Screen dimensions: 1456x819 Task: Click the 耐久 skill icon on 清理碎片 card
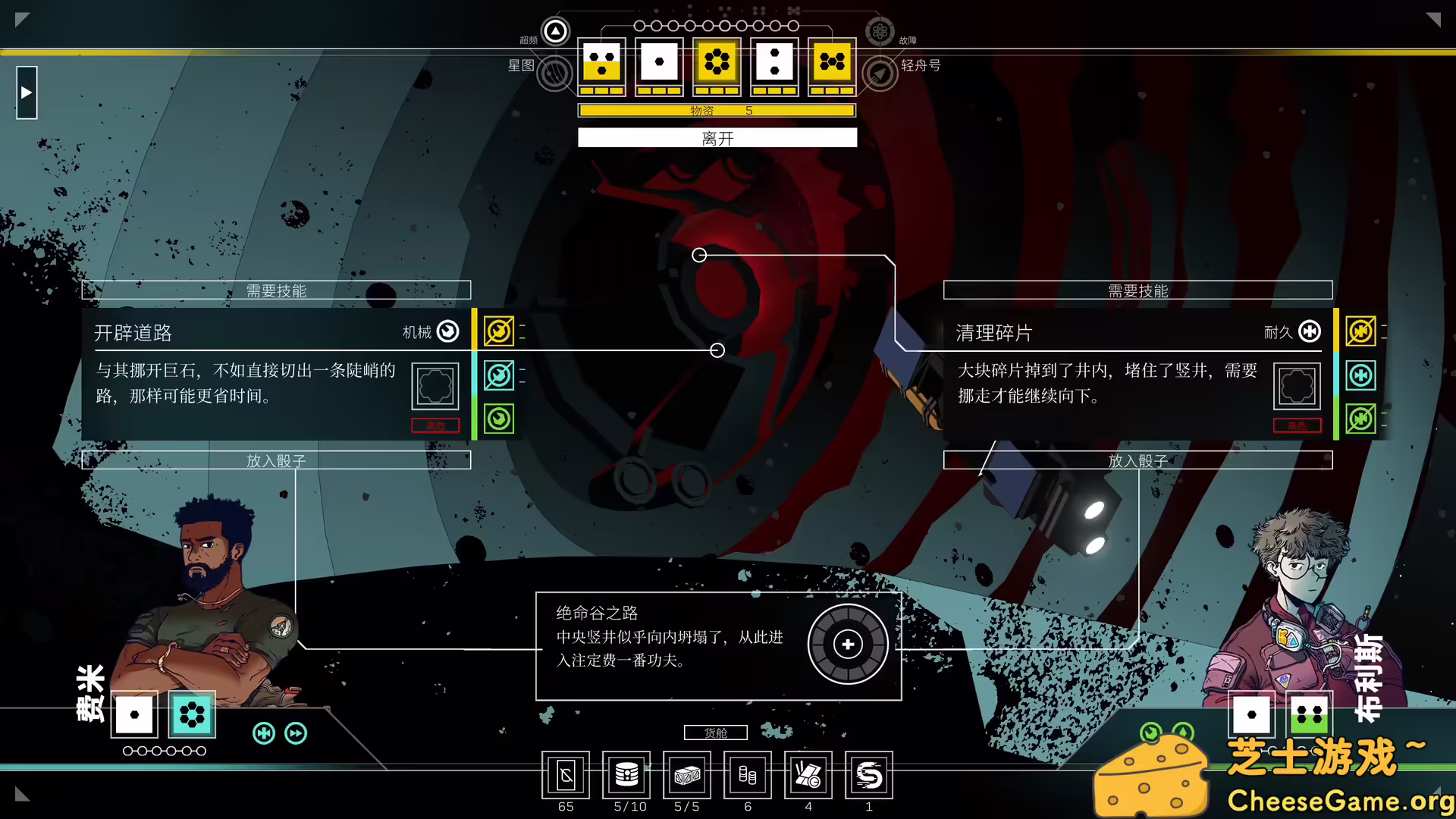pos(1308,331)
